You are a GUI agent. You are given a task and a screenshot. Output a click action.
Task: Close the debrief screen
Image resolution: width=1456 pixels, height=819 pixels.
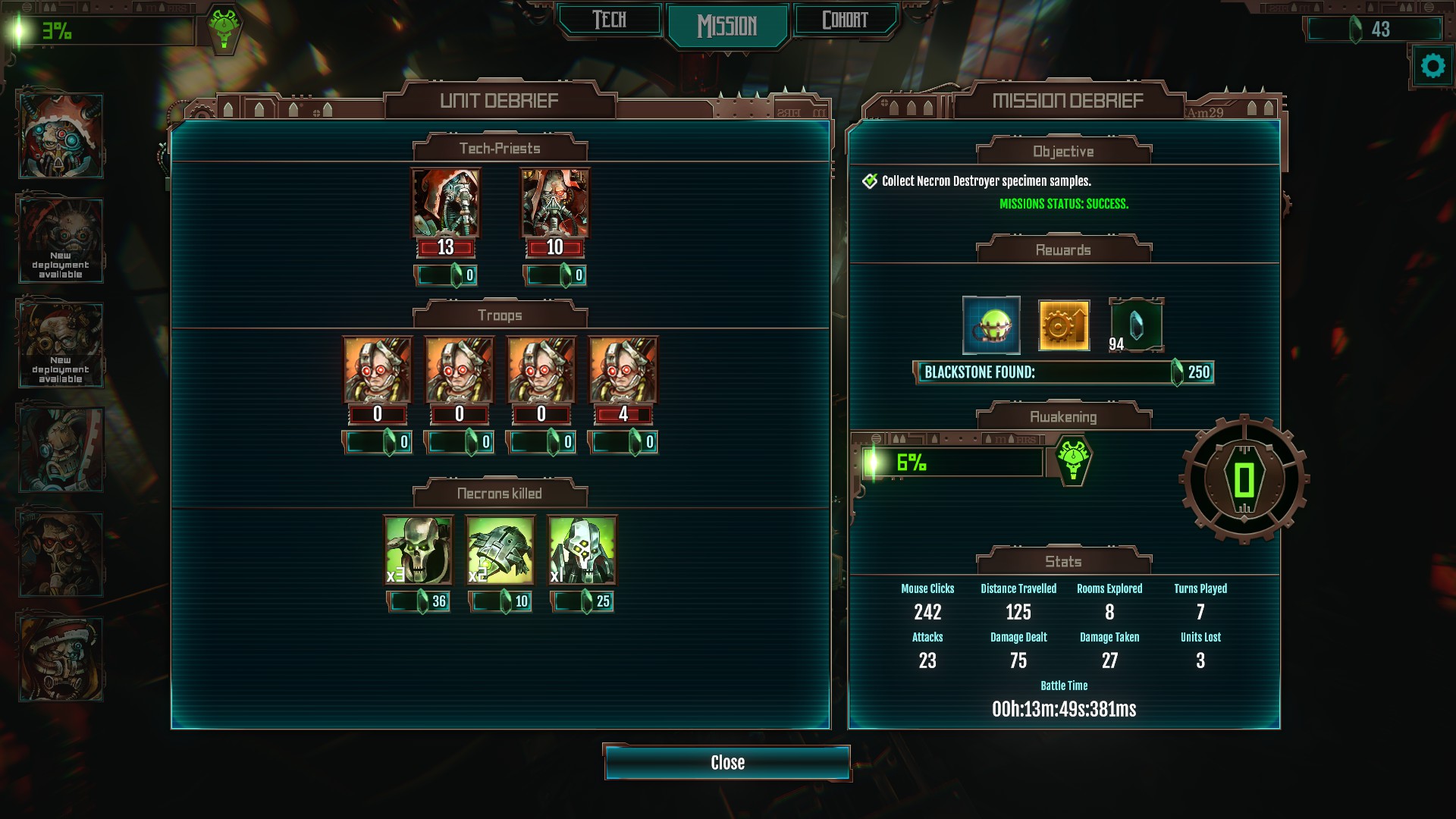pos(727,763)
